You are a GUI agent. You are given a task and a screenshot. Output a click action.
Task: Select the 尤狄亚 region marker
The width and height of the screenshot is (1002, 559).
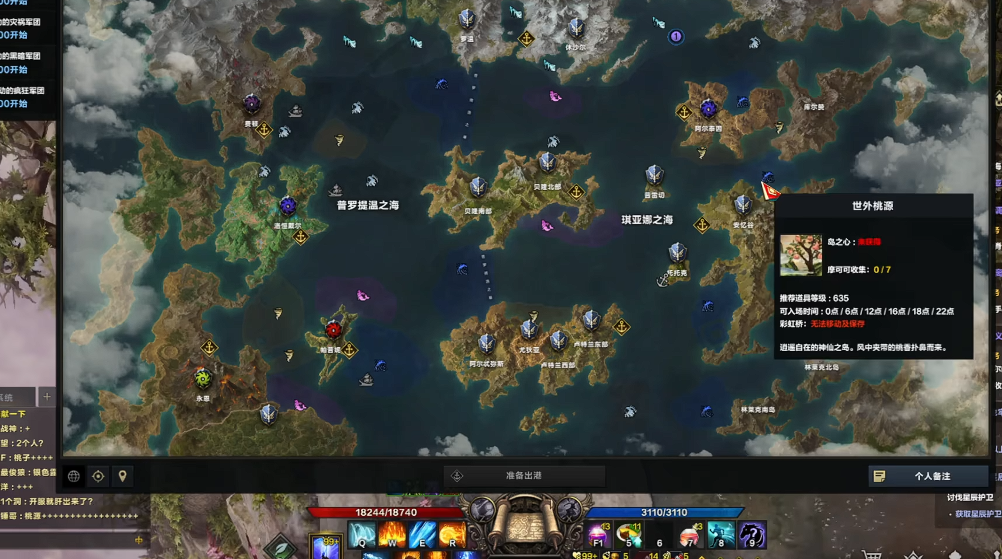[529, 329]
